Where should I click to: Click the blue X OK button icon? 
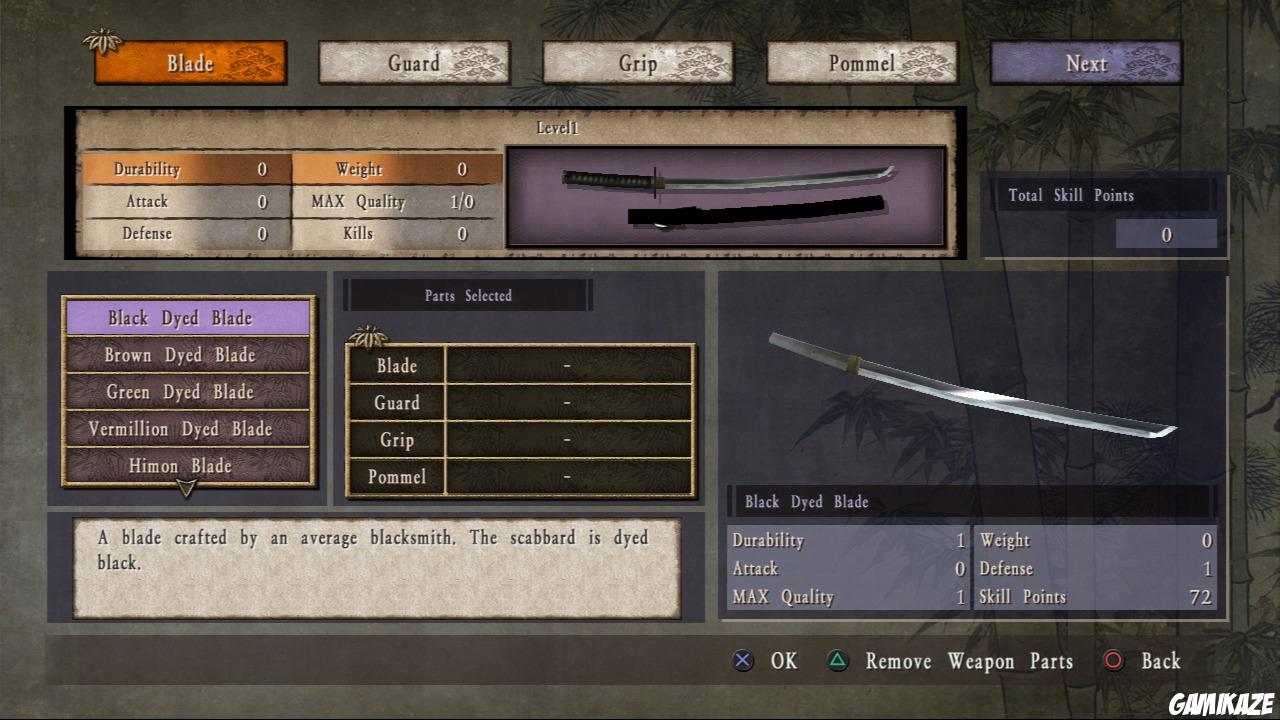741,661
